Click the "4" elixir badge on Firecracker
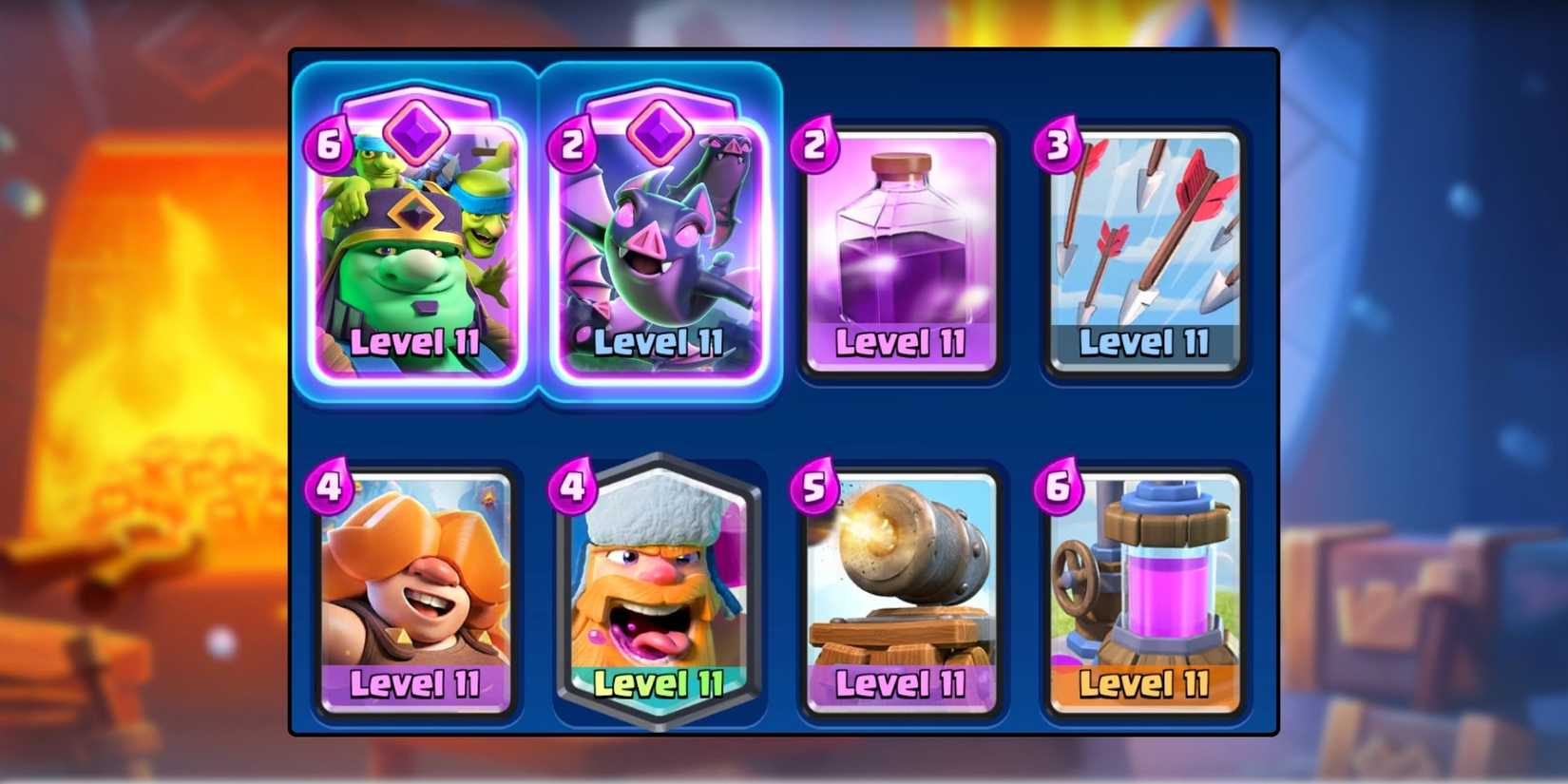Screen dimensions: 1568x784 pyautogui.click(x=328, y=488)
